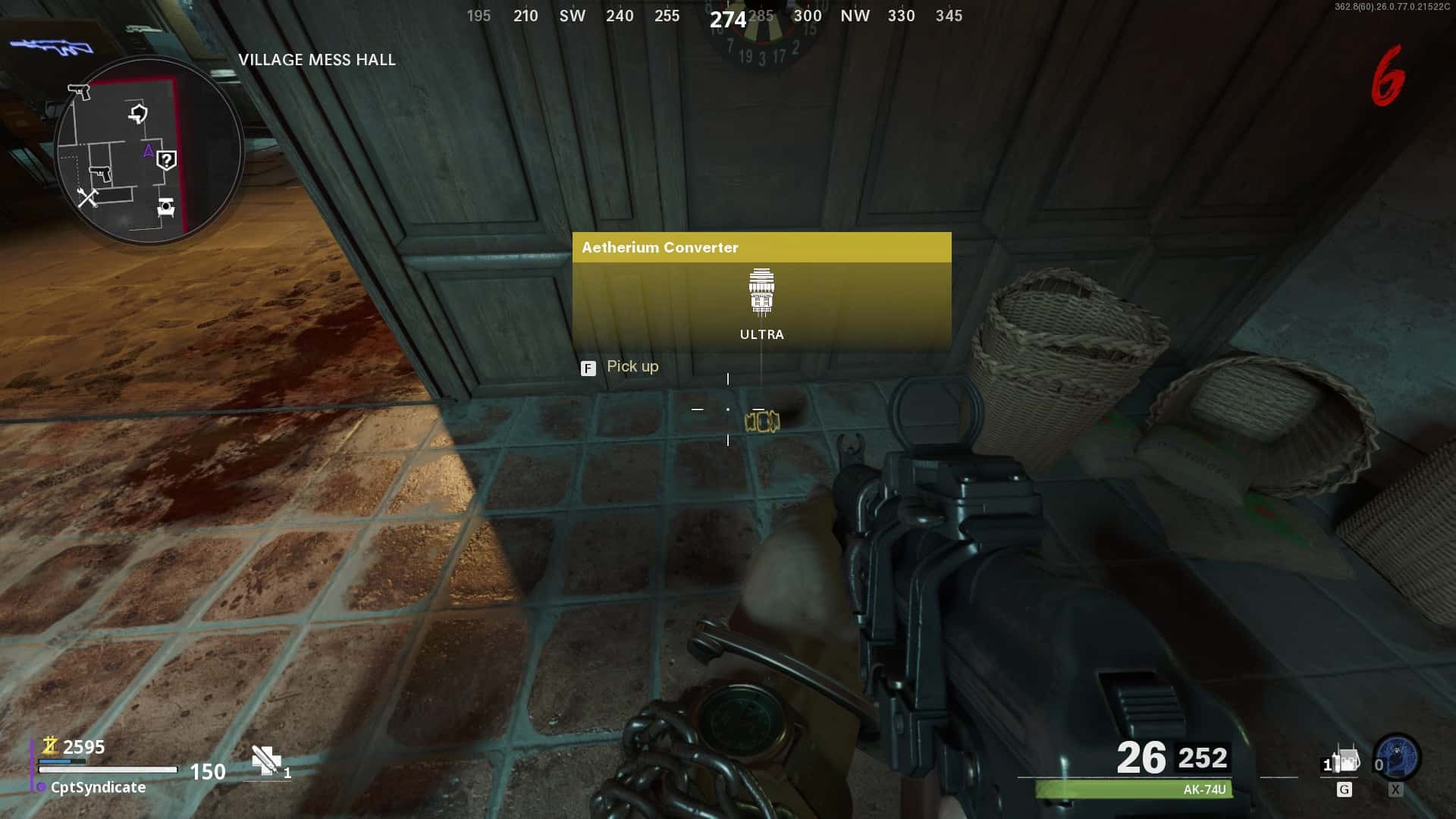Activate the blue field upgrade icon
The image size is (1456, 819).
[x=1397, y=758]
